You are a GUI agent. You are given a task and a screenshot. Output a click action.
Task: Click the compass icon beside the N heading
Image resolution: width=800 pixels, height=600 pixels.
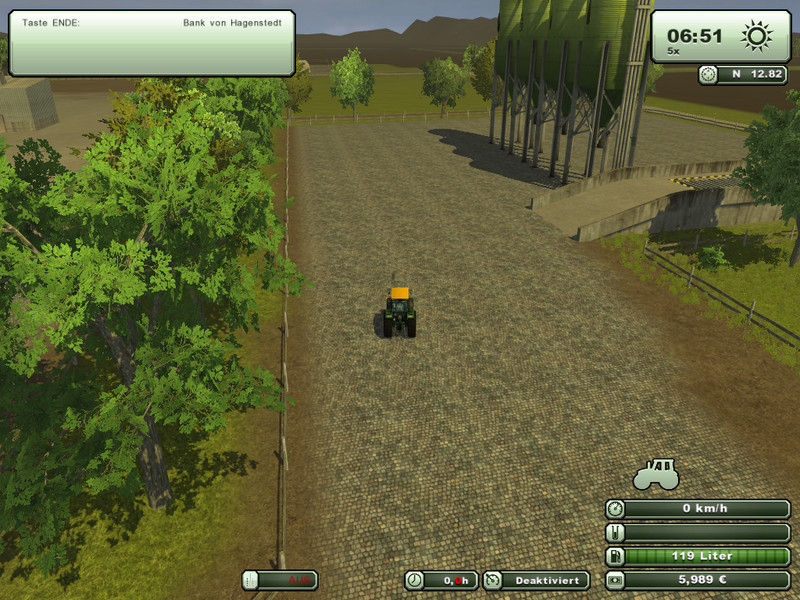click(x=709, y=73)
